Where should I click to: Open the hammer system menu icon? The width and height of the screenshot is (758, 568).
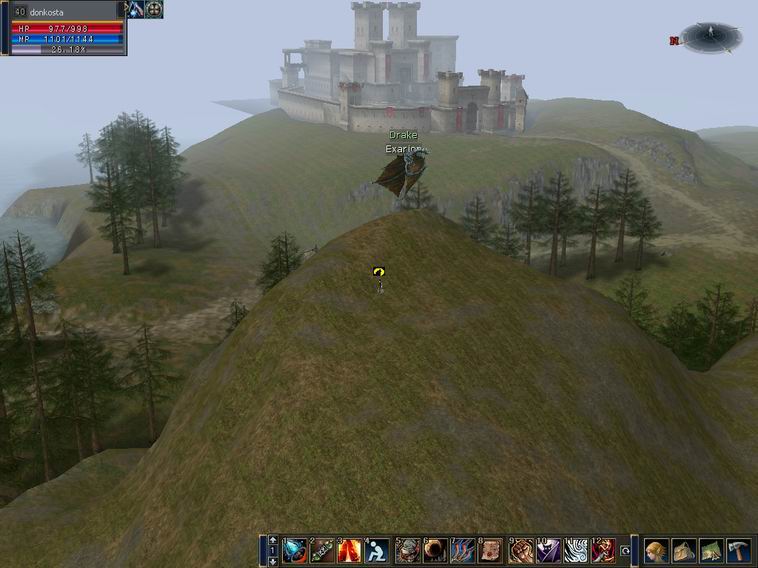coord(738,551)
